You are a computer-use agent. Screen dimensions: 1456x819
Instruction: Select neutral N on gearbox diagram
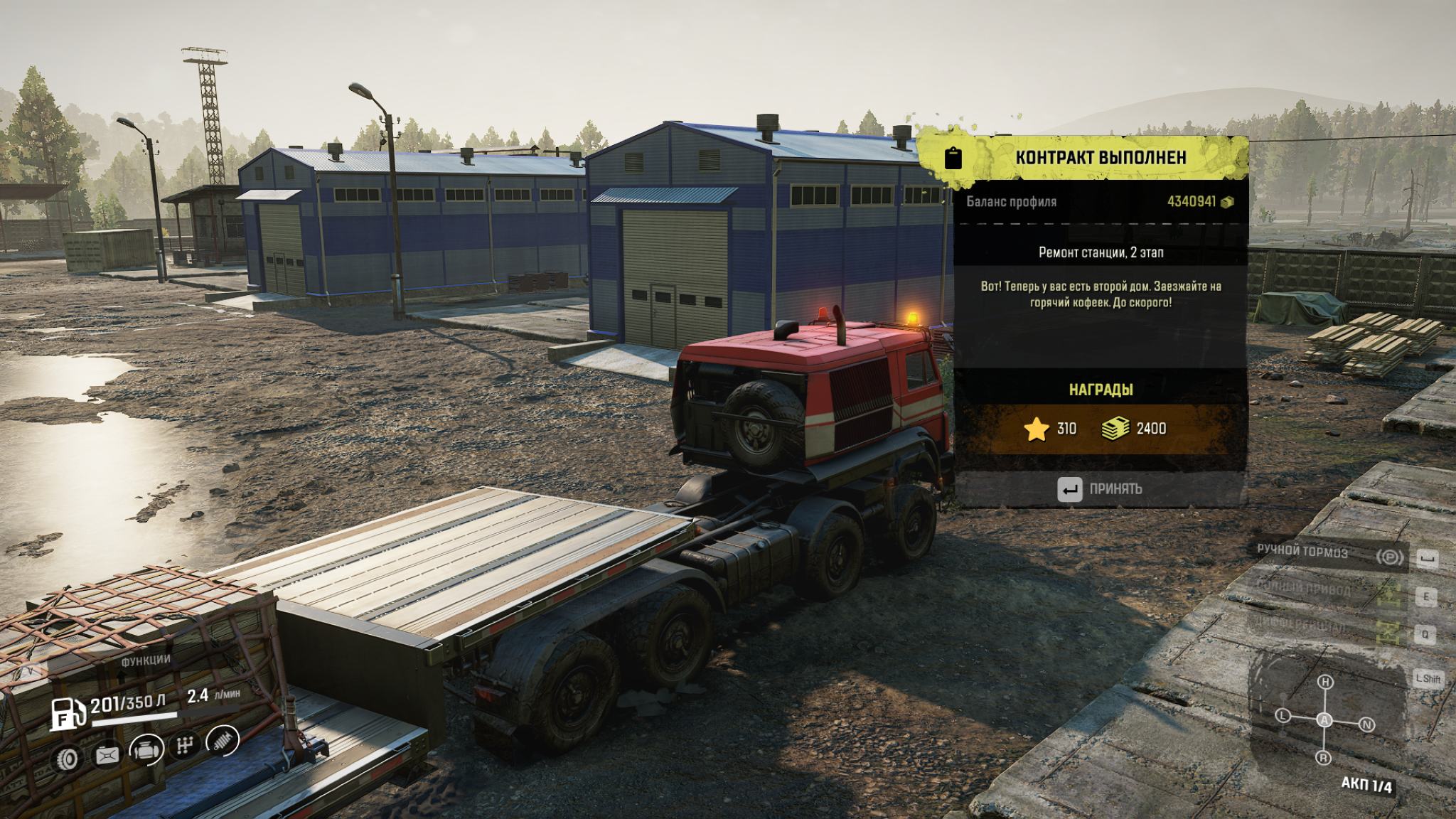[1366, 725]
